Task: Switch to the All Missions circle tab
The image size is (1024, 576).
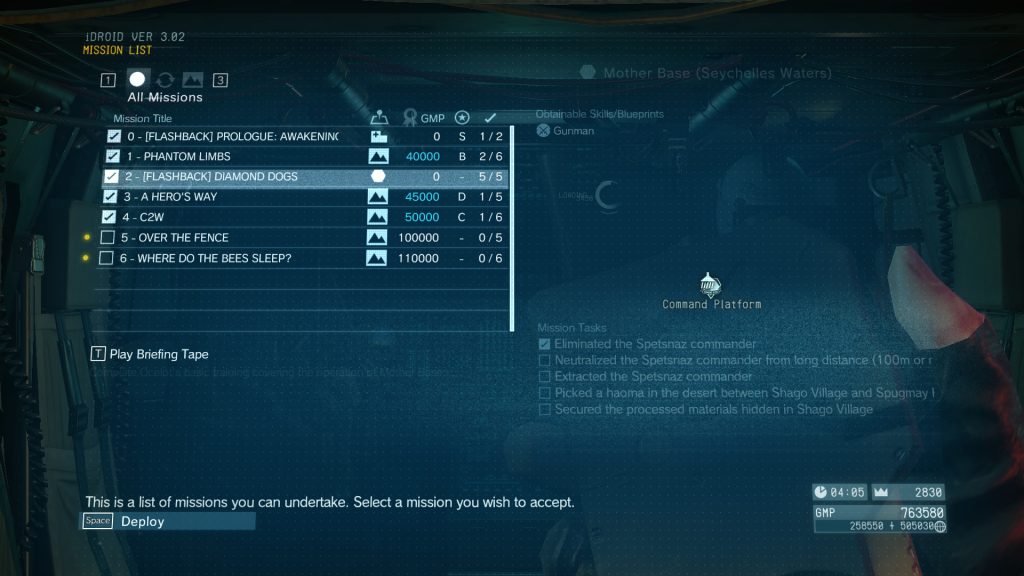Action: pos(138,79)
